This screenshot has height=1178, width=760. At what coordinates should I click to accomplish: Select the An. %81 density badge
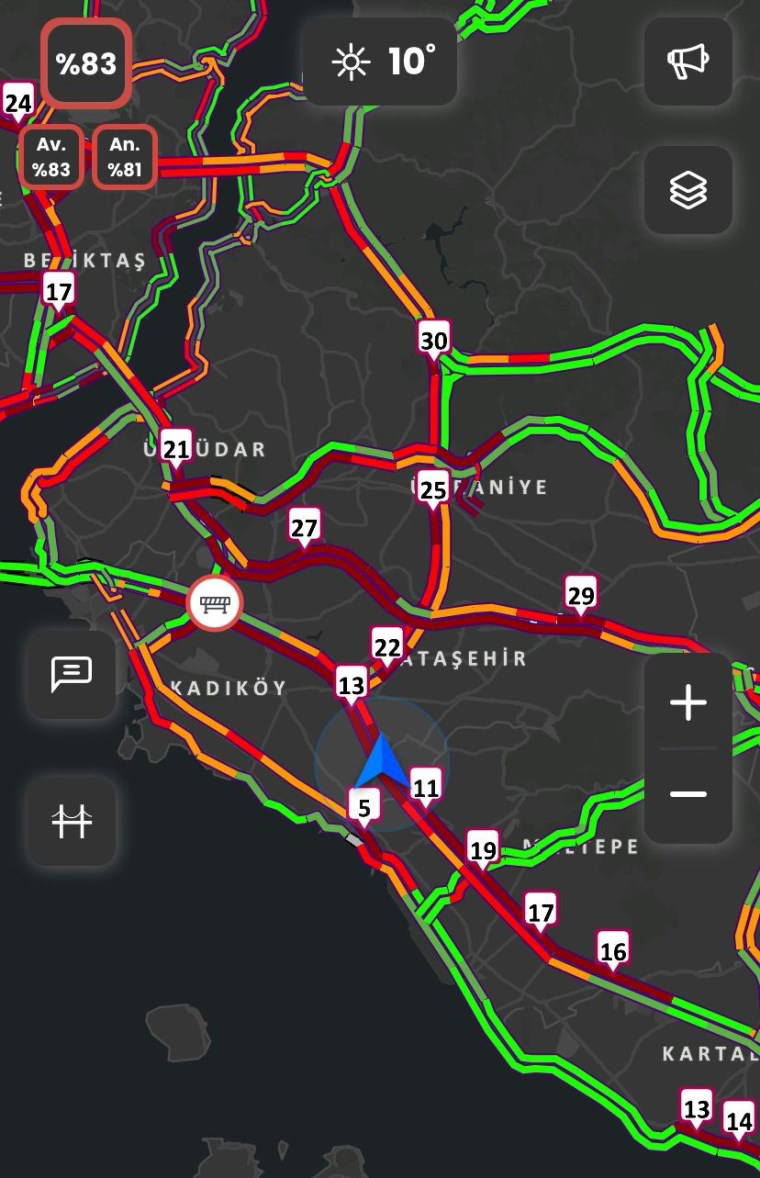point(125,157)
